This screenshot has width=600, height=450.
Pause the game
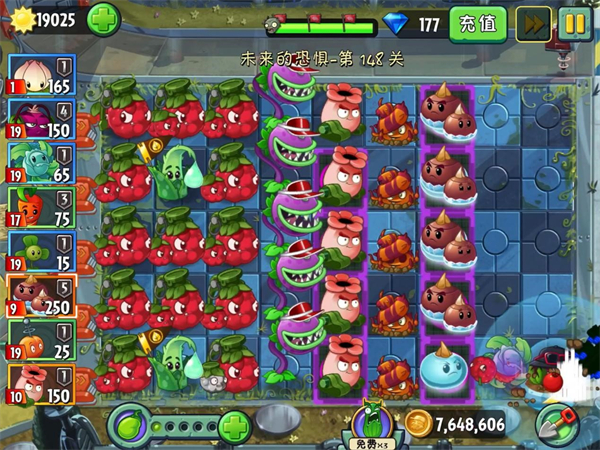(x=574, y=23)
